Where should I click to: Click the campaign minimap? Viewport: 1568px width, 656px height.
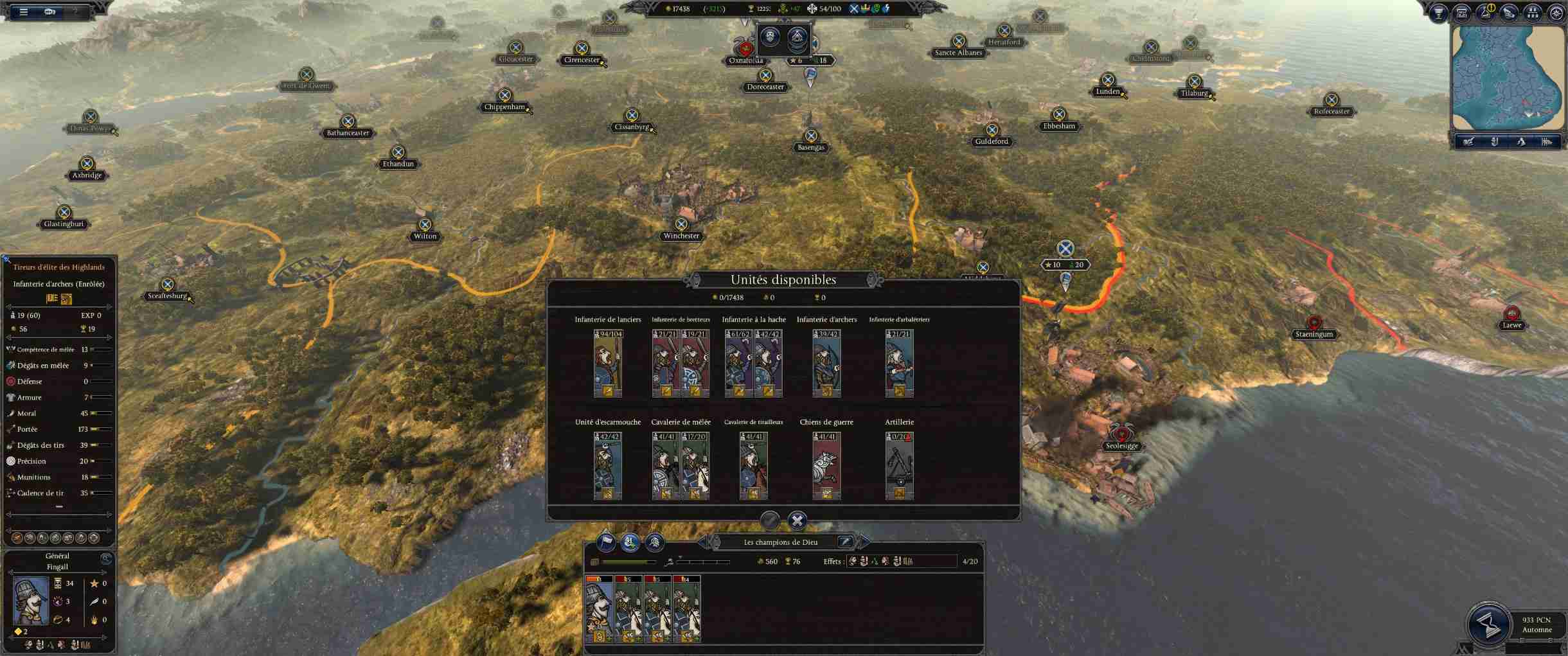[1508, 77]
